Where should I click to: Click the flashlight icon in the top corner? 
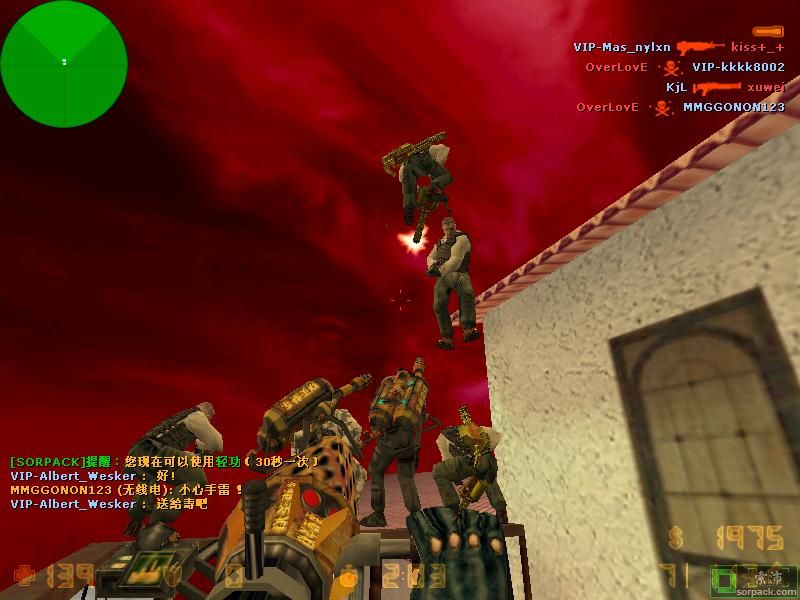[768, 31]
